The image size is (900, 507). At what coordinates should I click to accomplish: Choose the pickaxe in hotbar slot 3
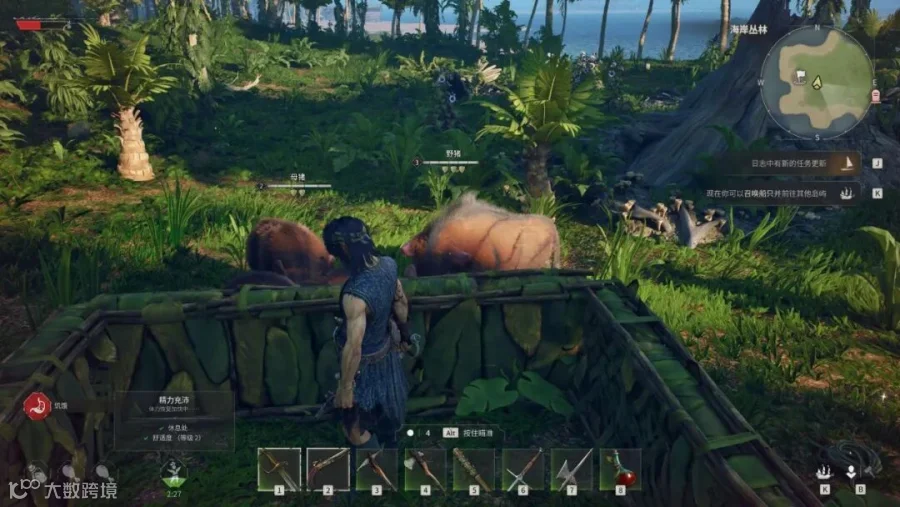tap(377, 469)
